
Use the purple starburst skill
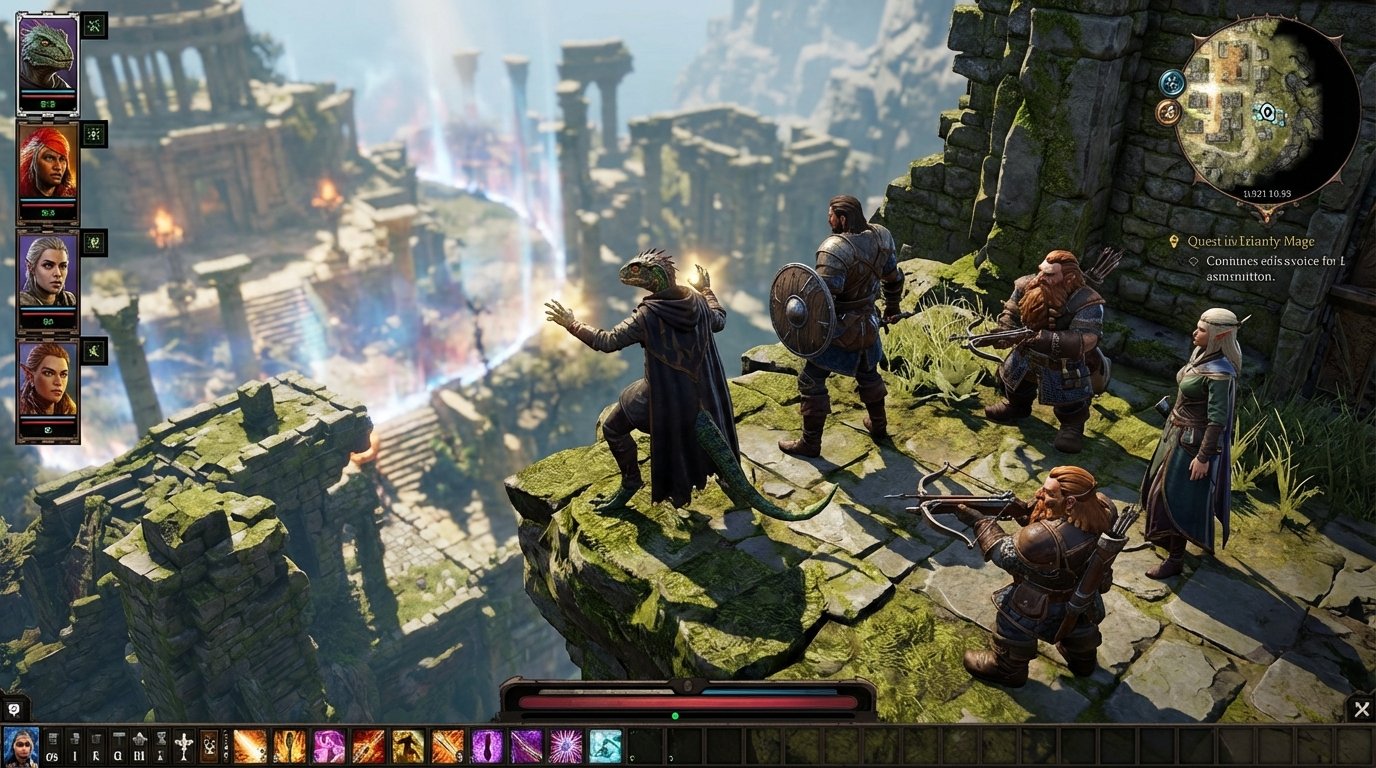[565, 746]
